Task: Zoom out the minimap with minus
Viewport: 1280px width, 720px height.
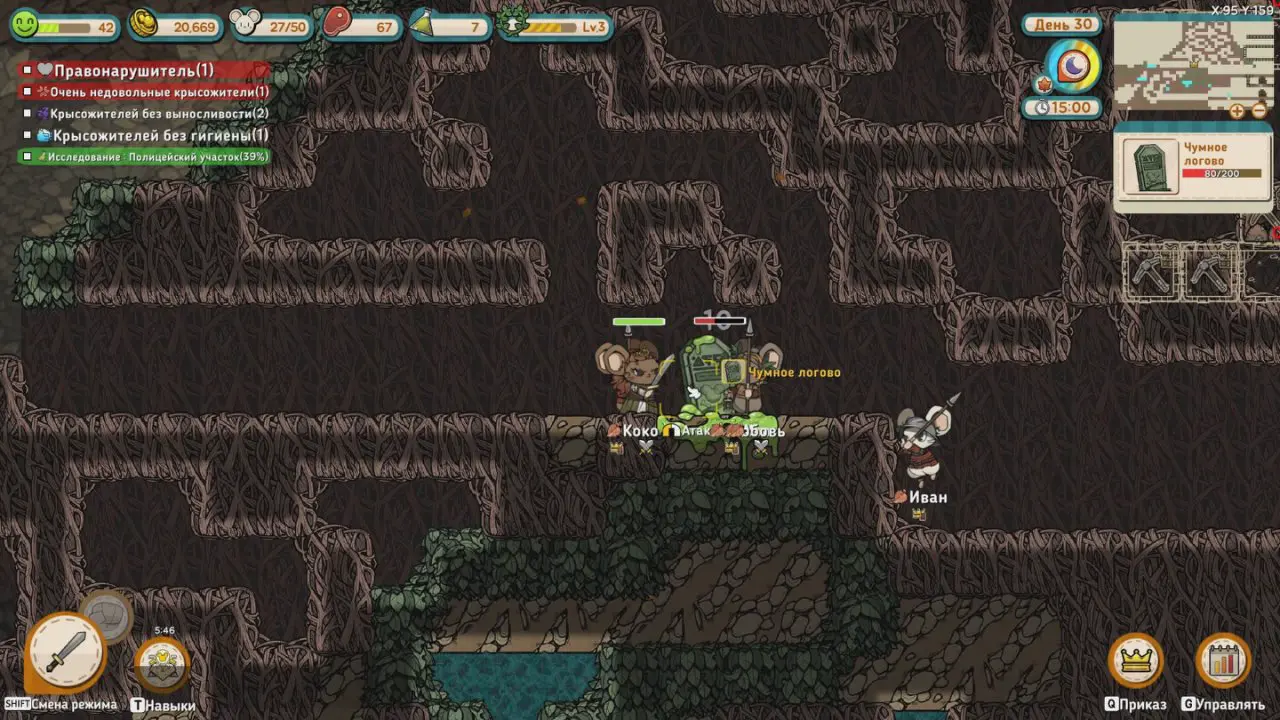Action: click(x=1259, y=111)
